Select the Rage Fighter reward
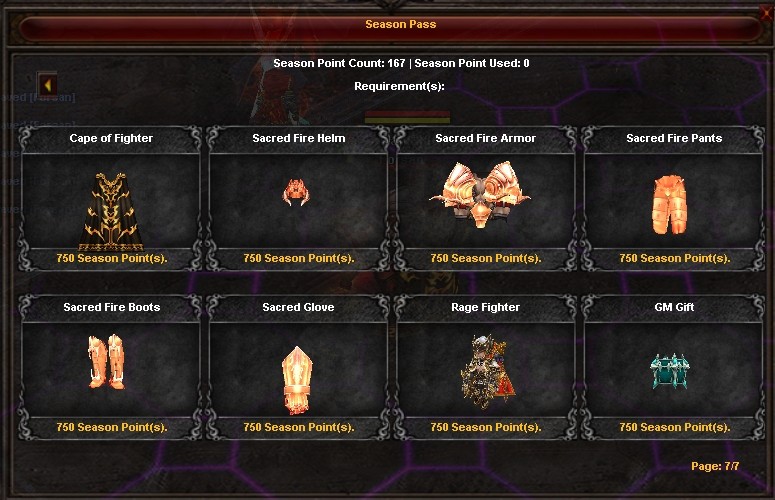This screenshot has width=775, height=500. pos(486,368)
